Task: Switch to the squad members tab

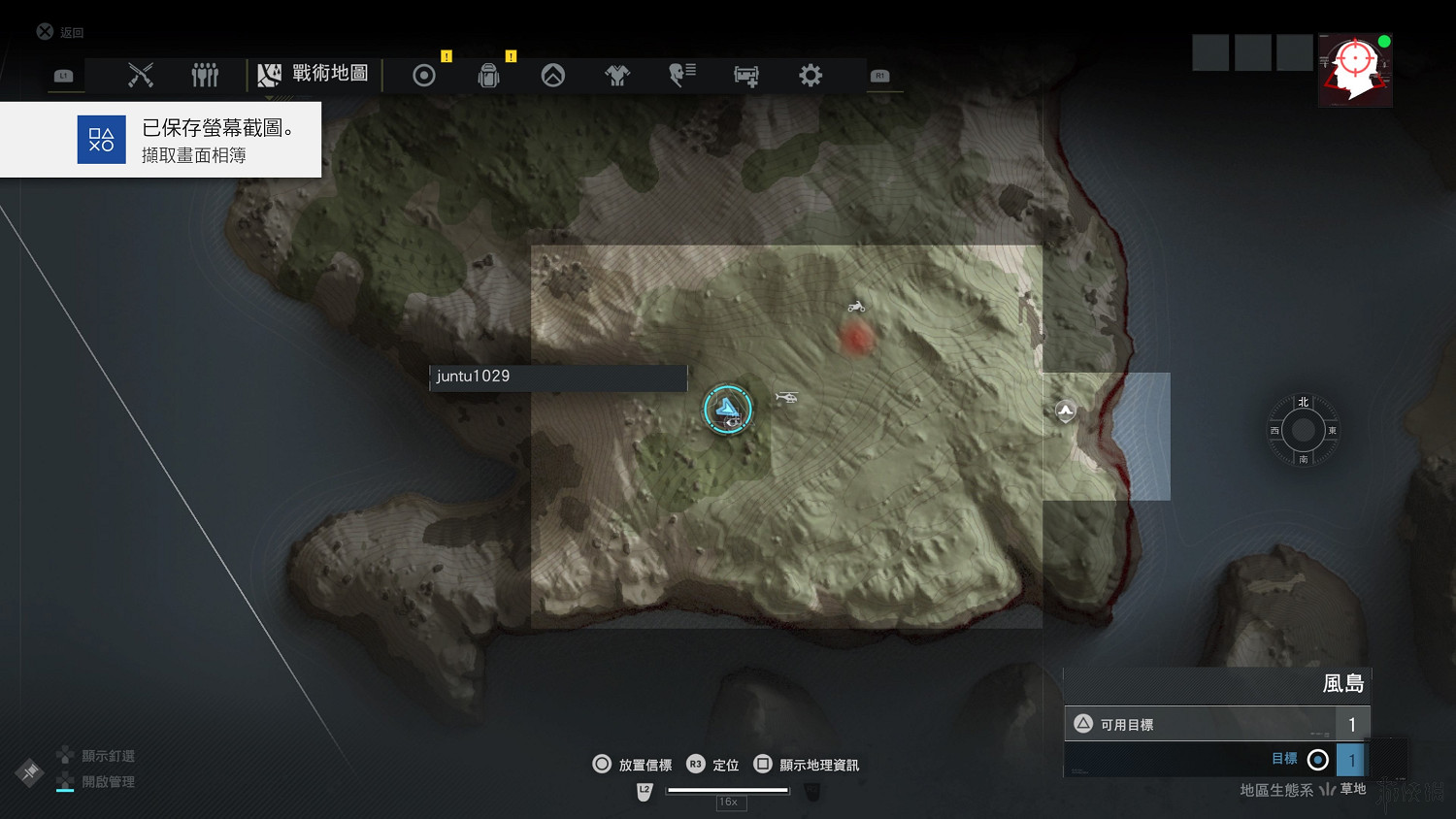Action: (205, 75)
